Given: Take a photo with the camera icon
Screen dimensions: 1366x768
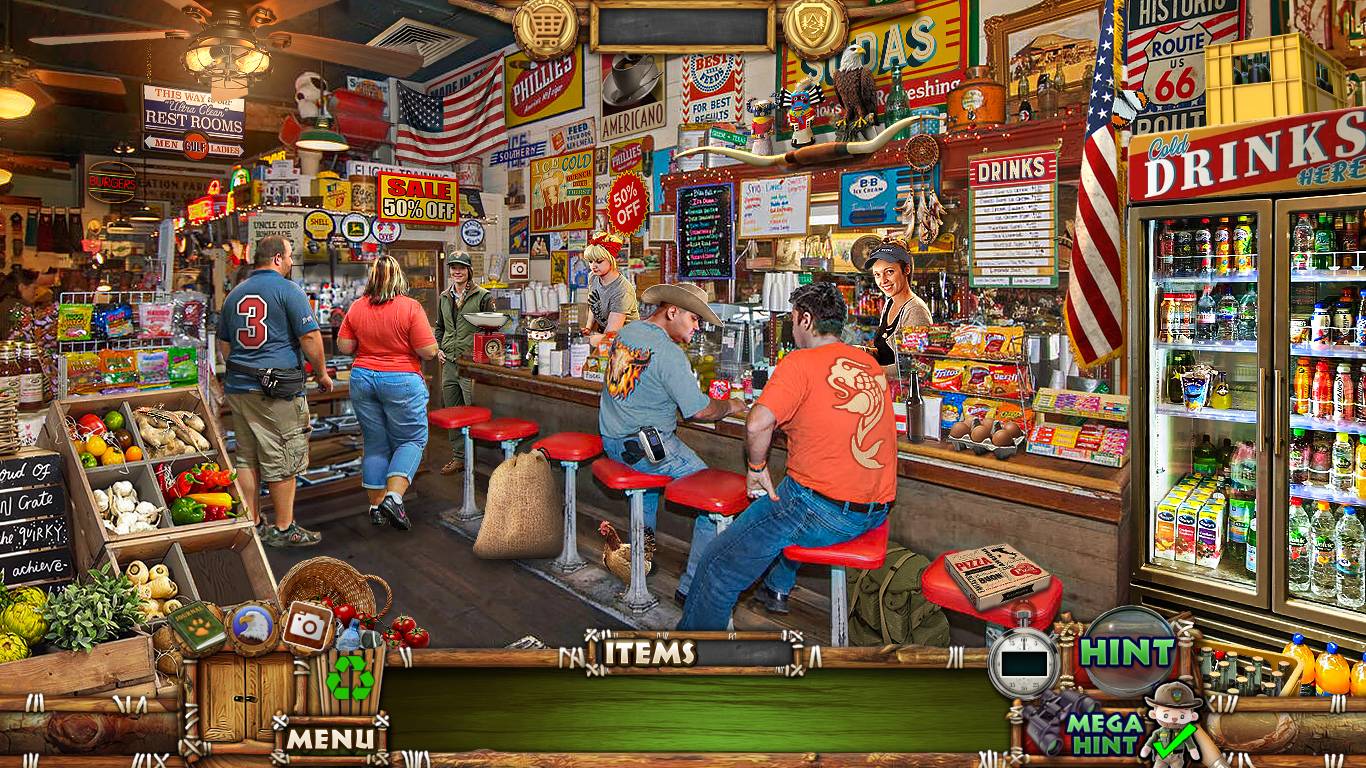Looking at the screenshot, I should [x=308, y=626].
